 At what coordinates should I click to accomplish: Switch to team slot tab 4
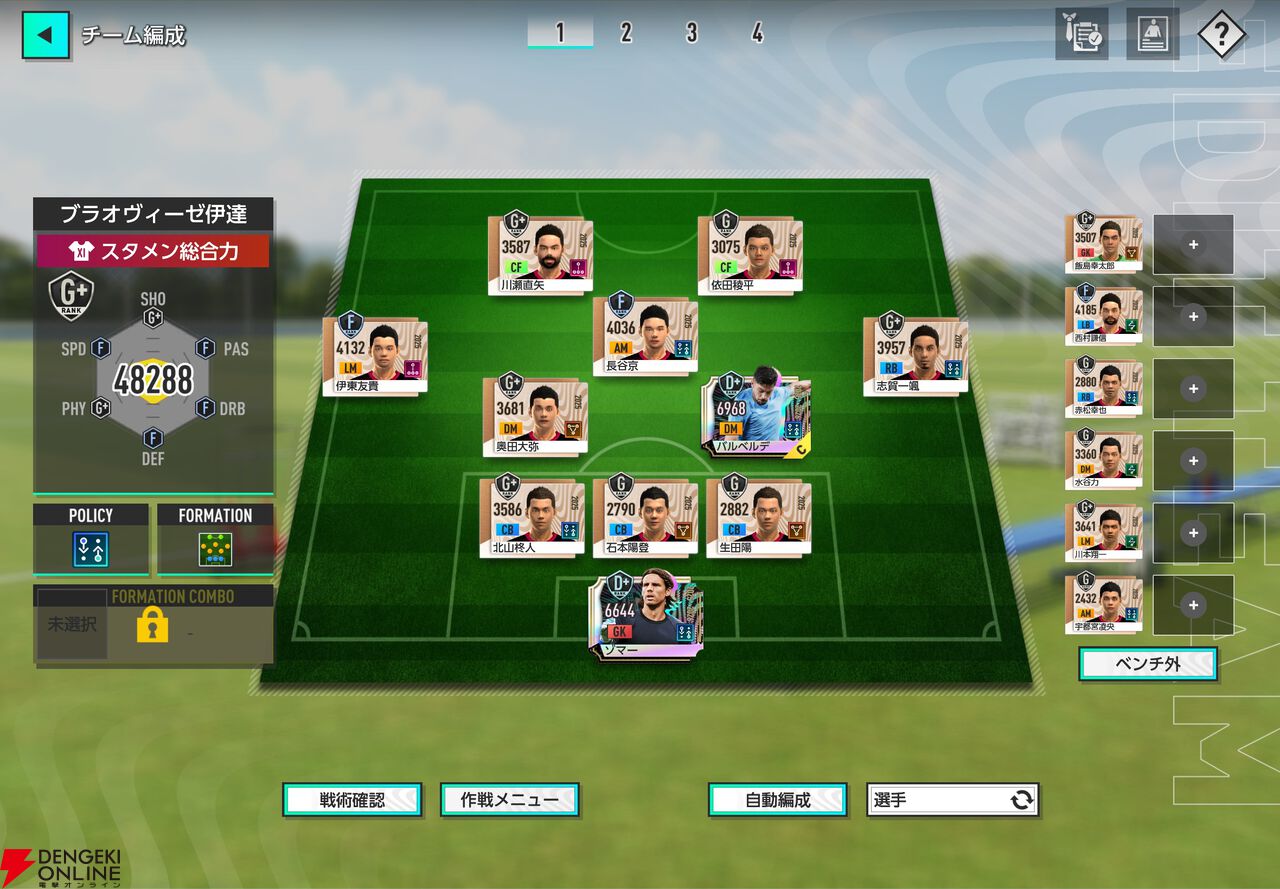click(757, 33)
